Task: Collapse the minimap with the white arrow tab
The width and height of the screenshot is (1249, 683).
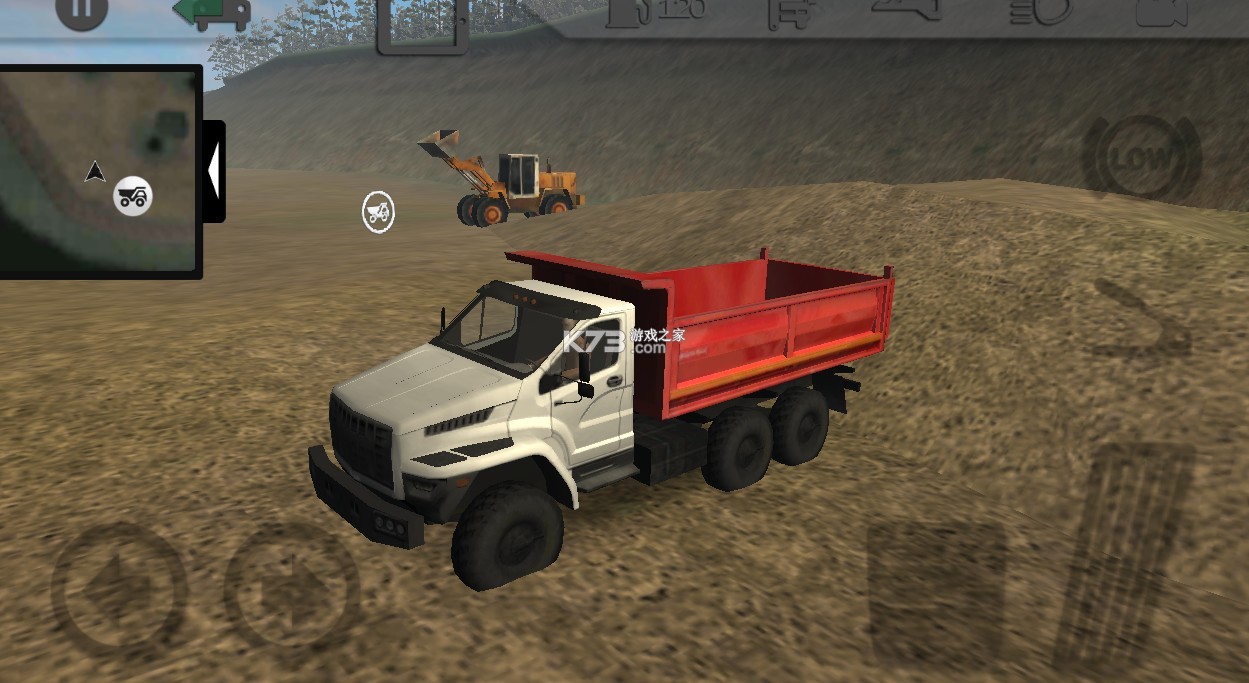Action: (x=213, y=171)
